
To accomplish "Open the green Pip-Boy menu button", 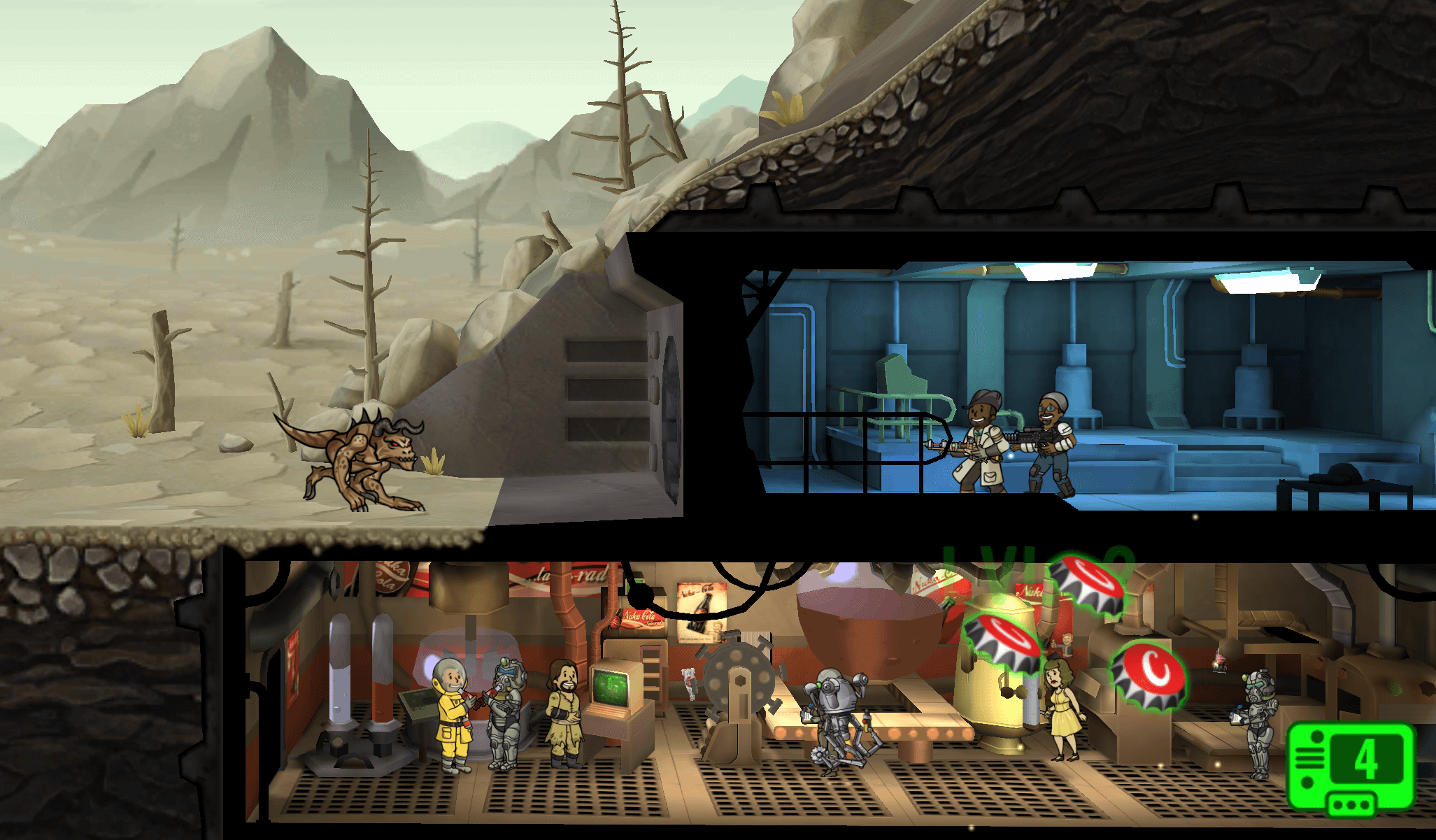I will pyautogui.click(x=1351, y=767).
